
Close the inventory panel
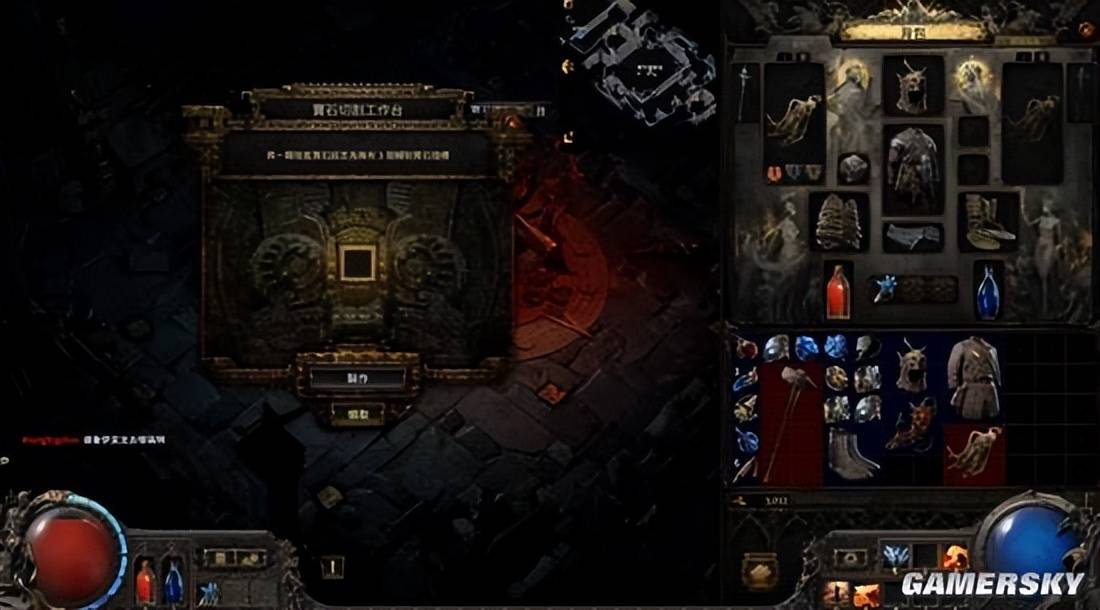(x=1086, y=31)
